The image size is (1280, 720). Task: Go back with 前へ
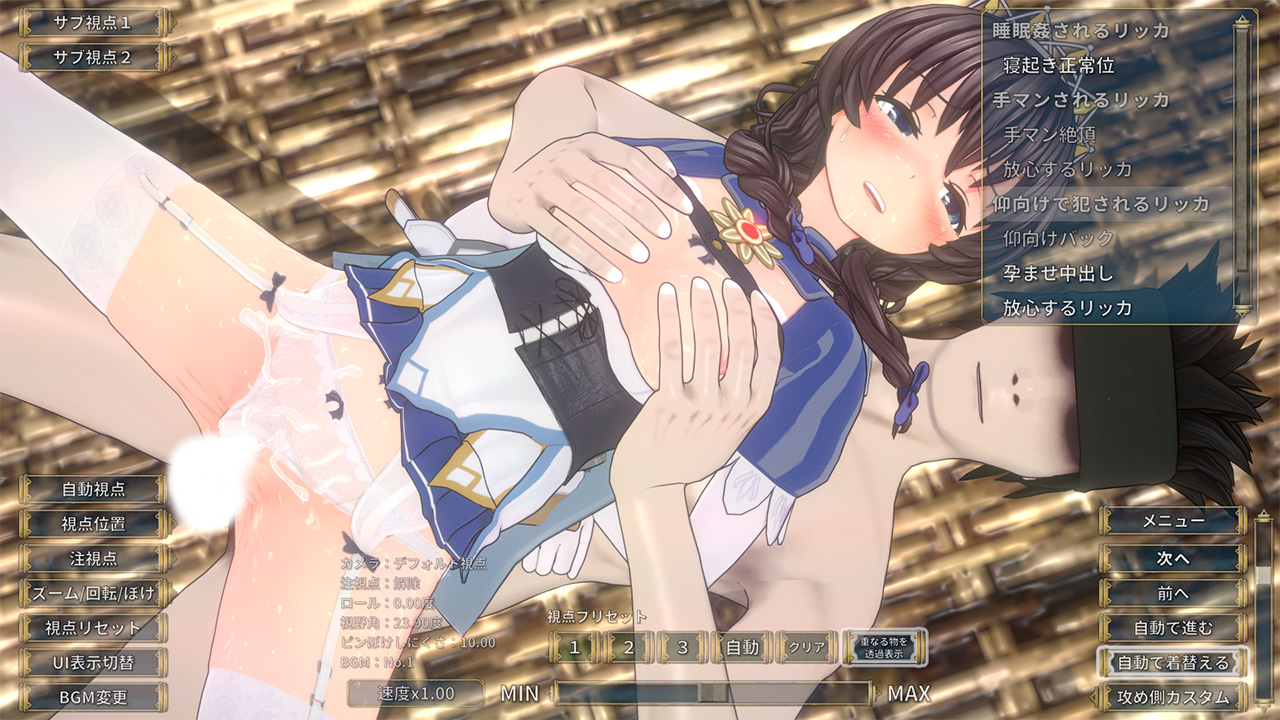tap(1173, 593)
